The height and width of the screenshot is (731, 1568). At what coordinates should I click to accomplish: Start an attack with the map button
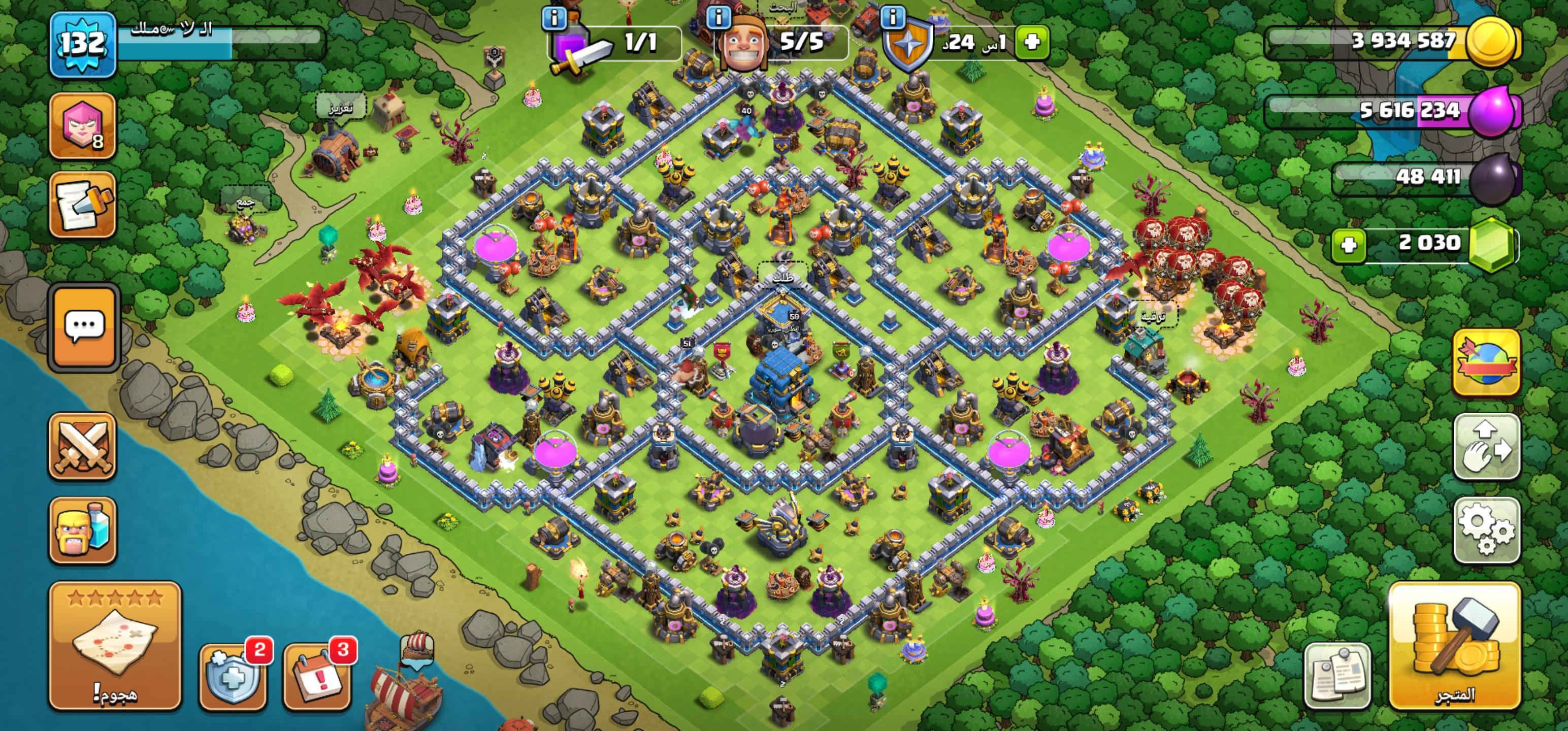coord(115,645)
